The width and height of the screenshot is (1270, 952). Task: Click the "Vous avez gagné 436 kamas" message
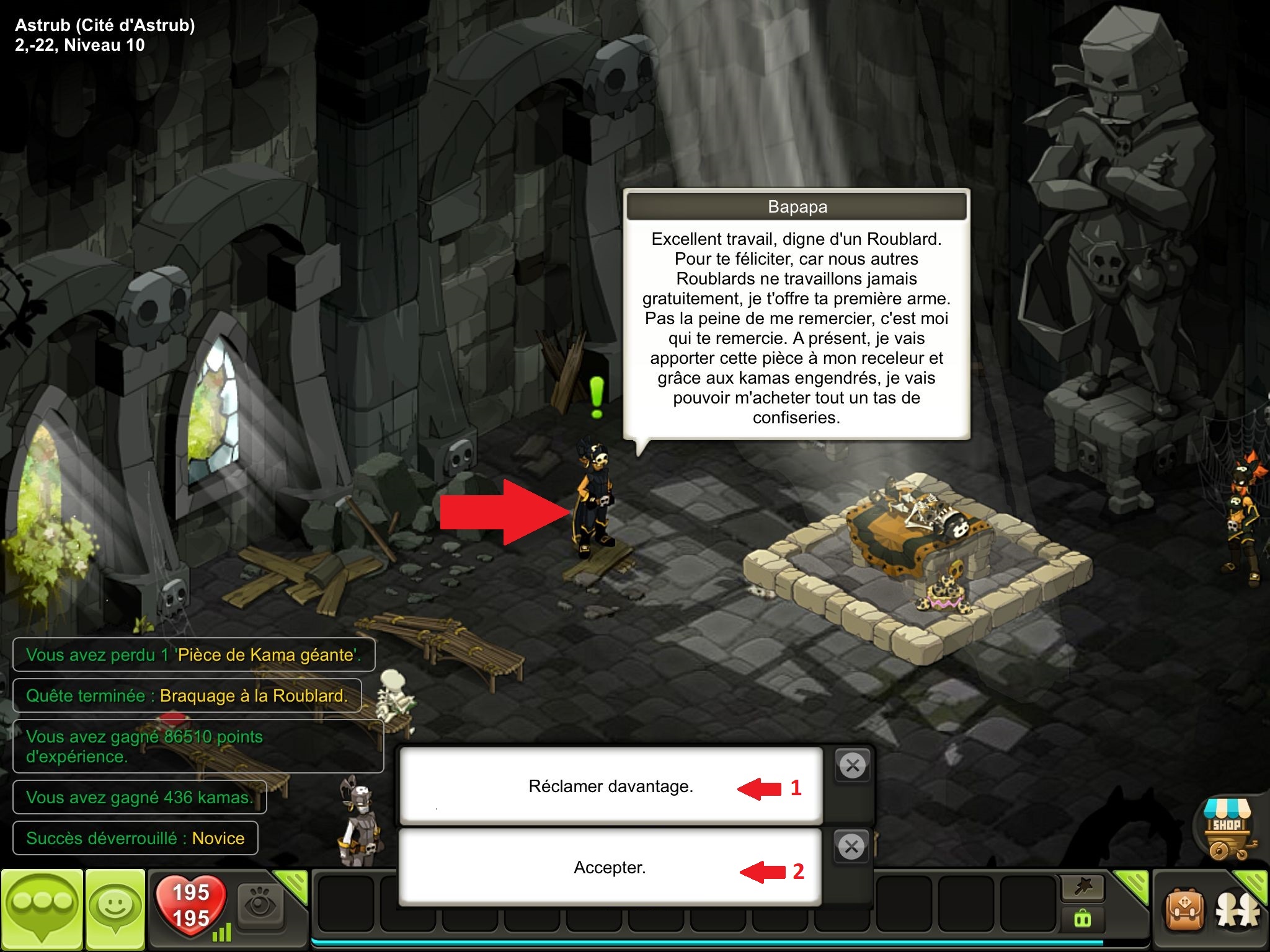pyautogui.click(x=140, y=797)
